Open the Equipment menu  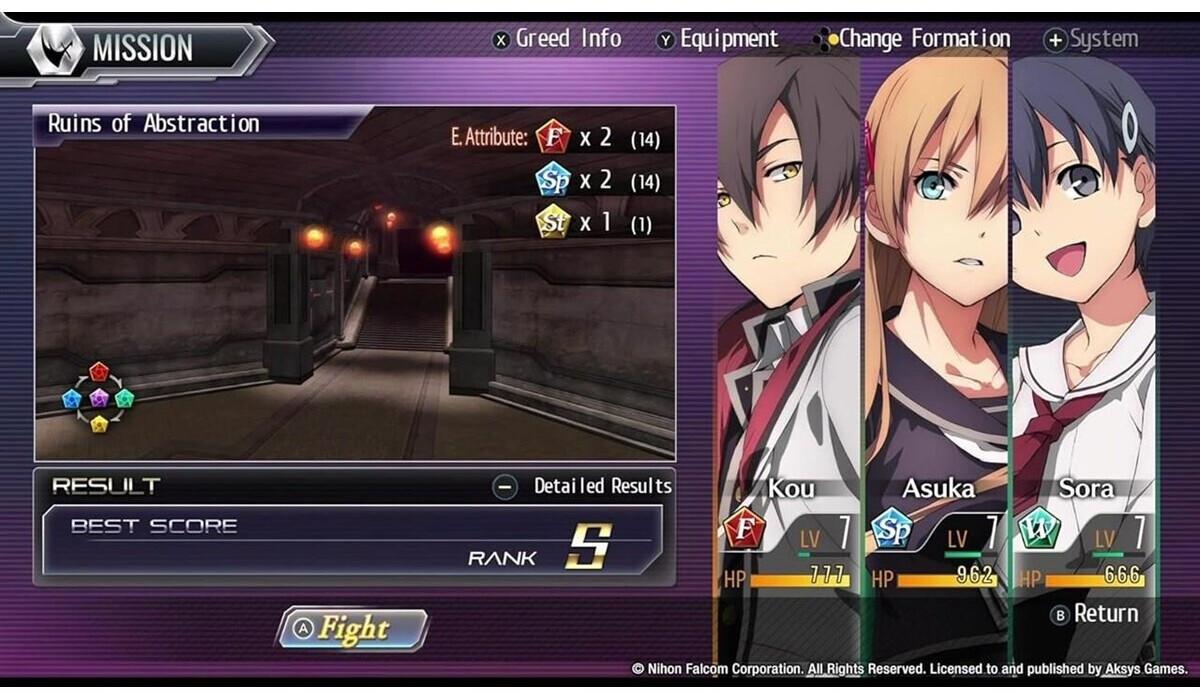tap(717, 39)
